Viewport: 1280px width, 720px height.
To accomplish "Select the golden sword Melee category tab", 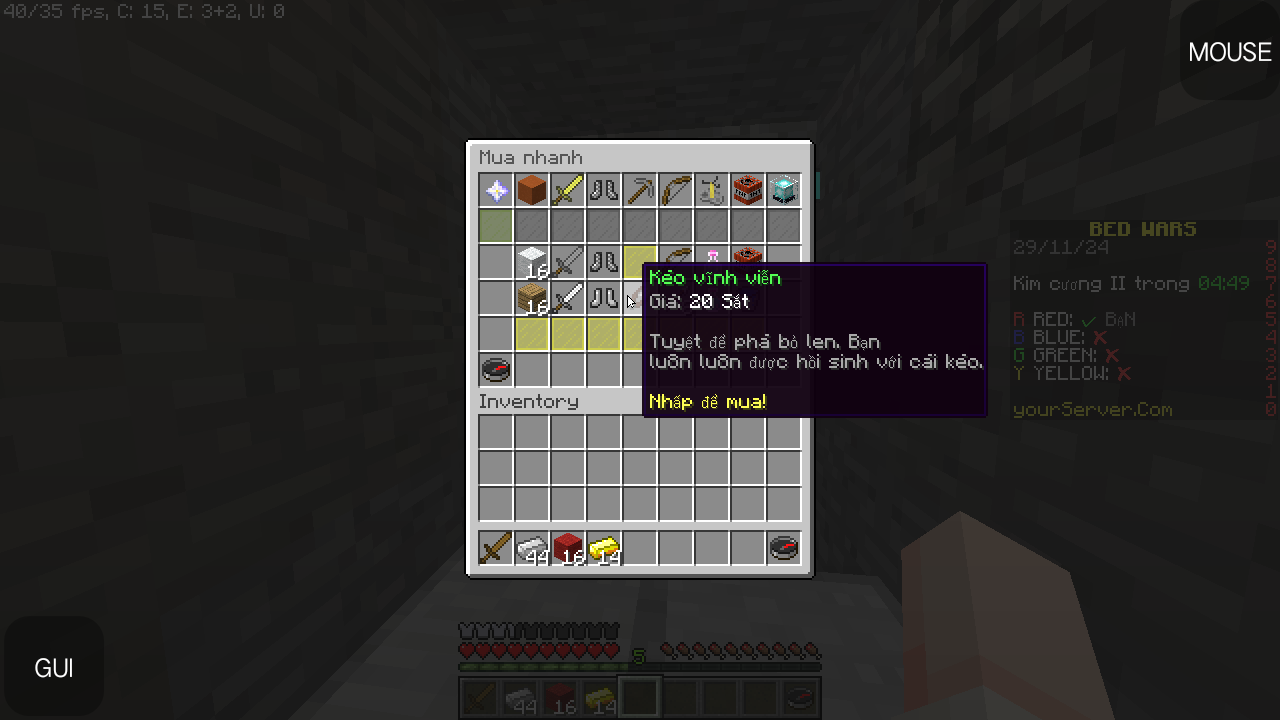I will coord(568,190).
